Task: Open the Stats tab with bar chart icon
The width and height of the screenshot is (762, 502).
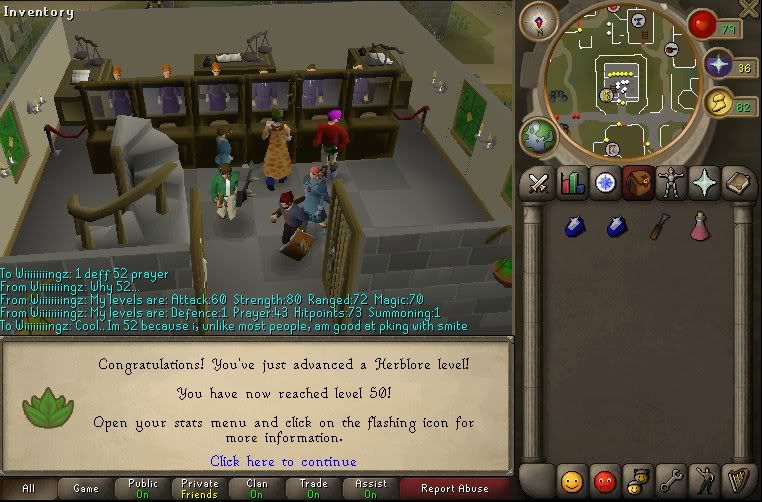Action: [573, 183]
